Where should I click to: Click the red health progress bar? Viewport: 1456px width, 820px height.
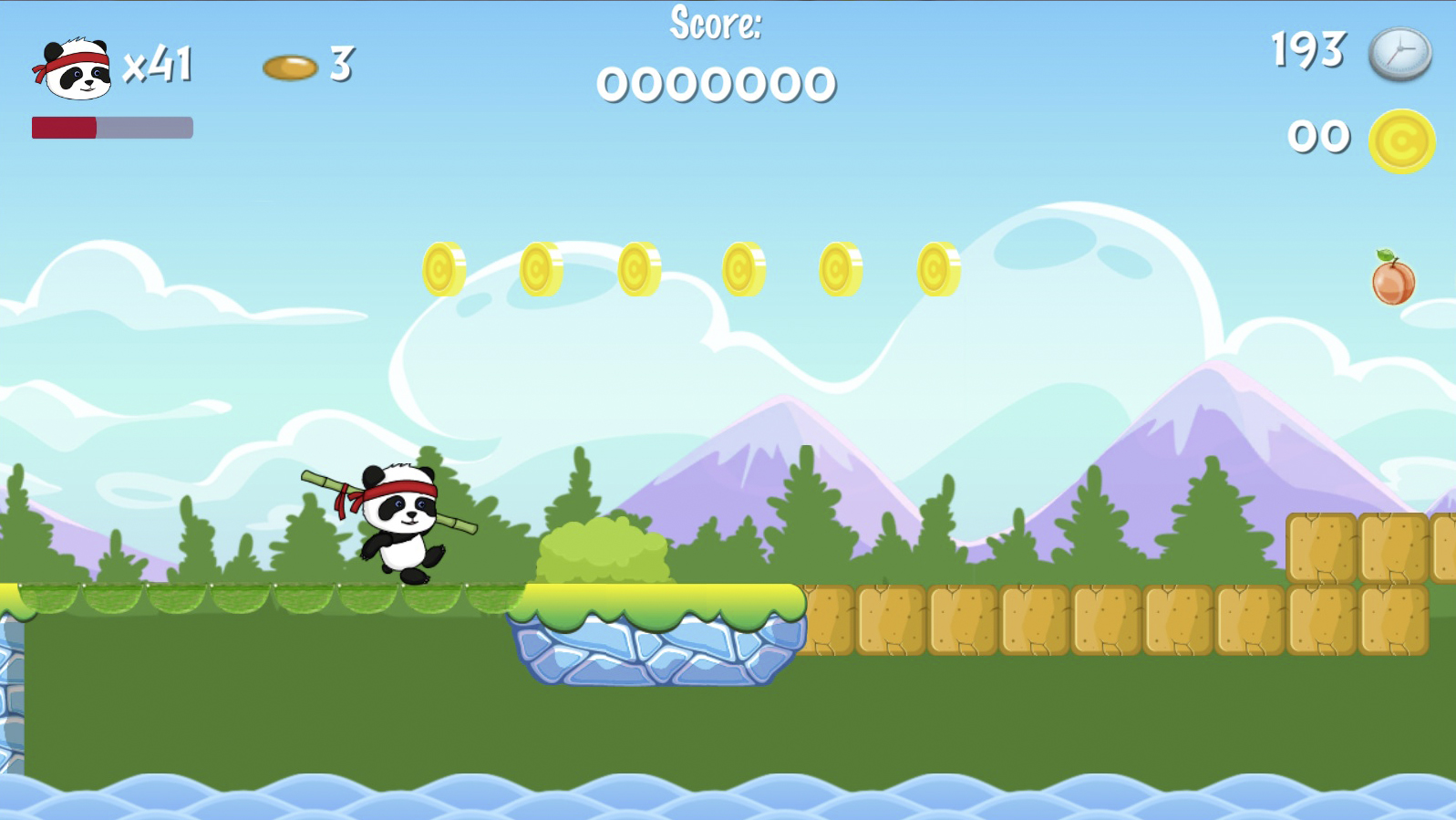click(65, 129)
